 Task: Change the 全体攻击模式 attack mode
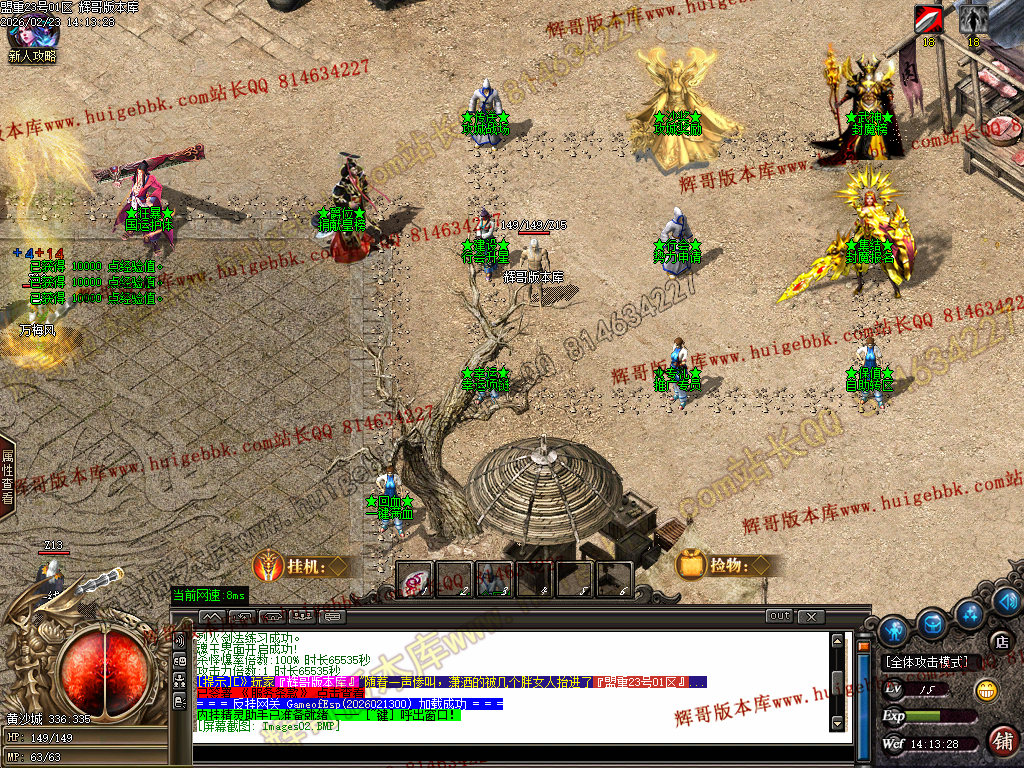point(925,662)
